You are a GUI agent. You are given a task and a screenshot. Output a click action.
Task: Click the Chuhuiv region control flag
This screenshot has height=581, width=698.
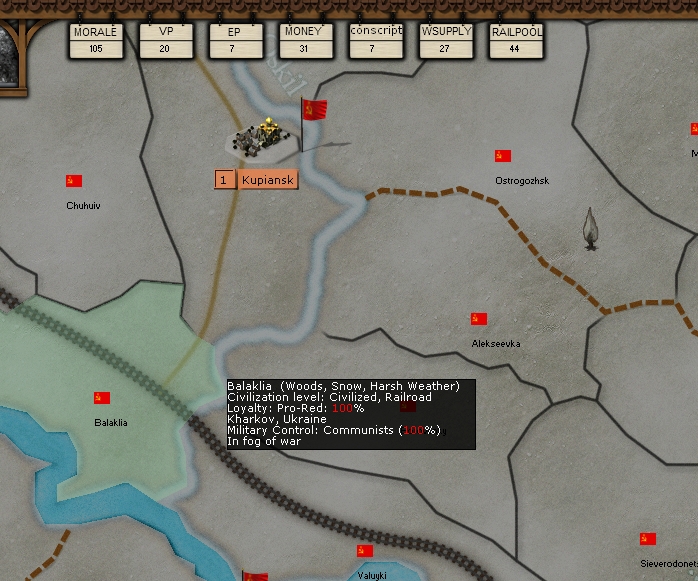point(74,181)
